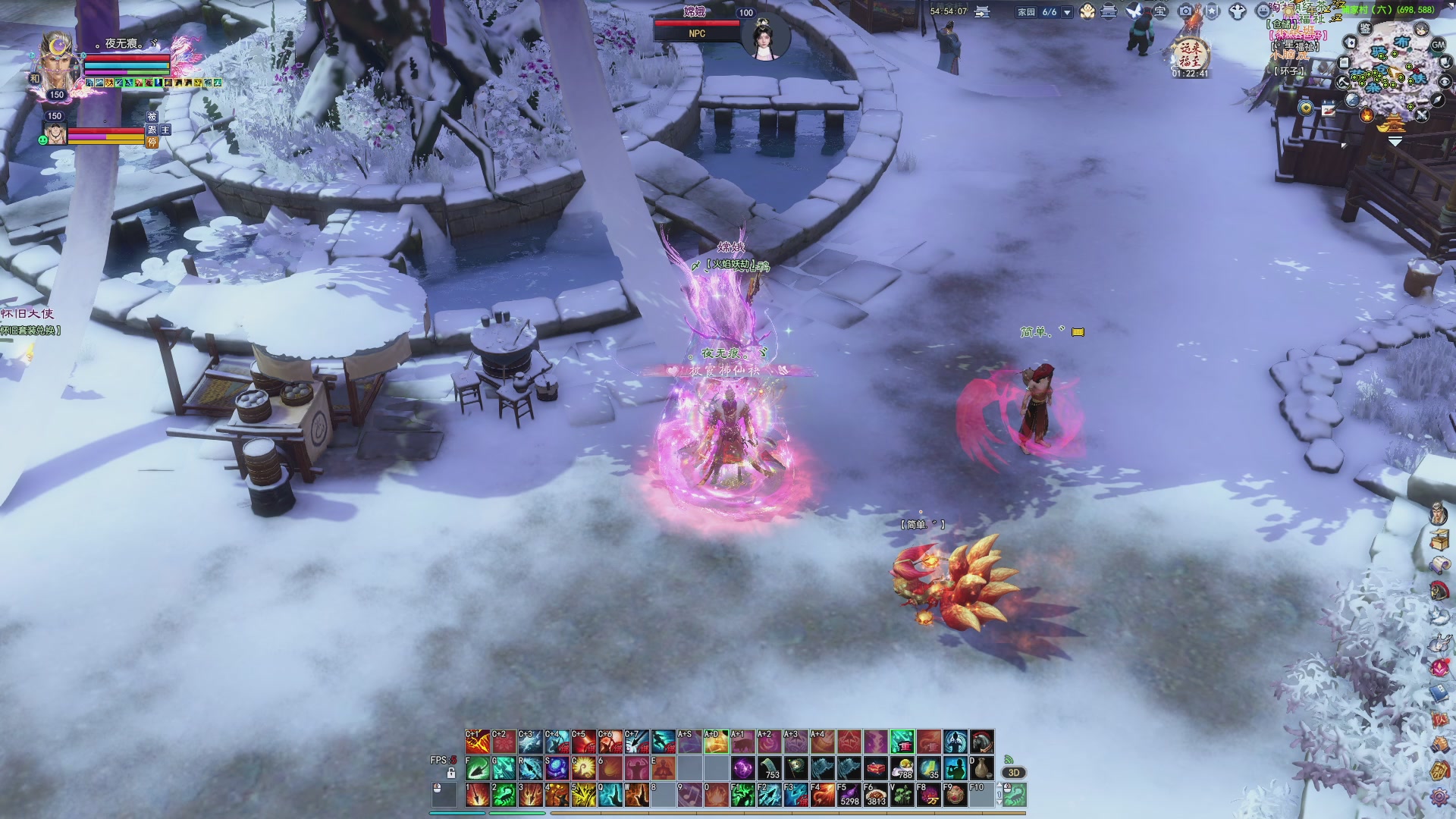Screen dimensions: 1456x819
Task: Click the hotbar lock icon
Action: coord(451,773)
